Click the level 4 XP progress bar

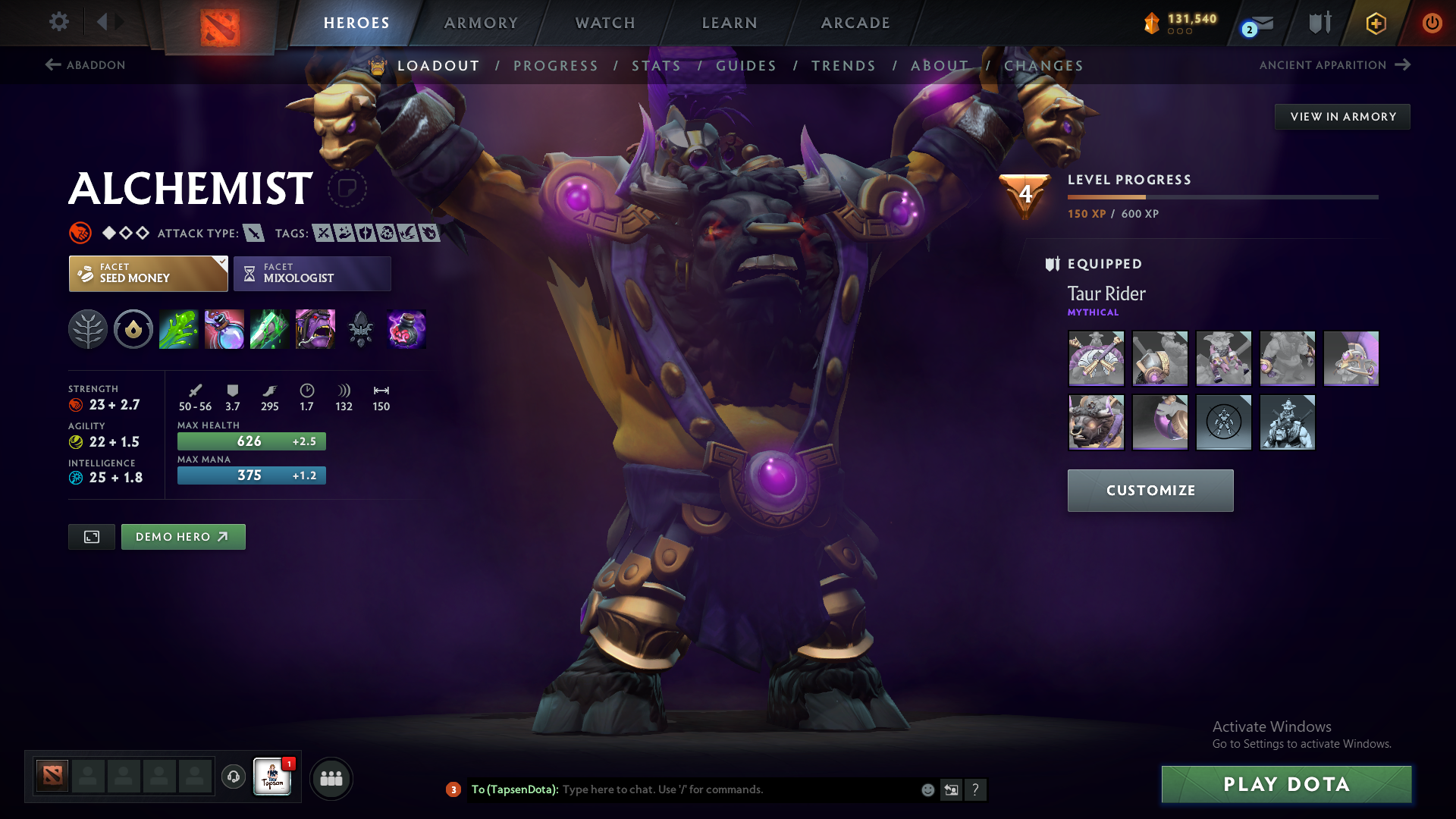pos(1221,196)
